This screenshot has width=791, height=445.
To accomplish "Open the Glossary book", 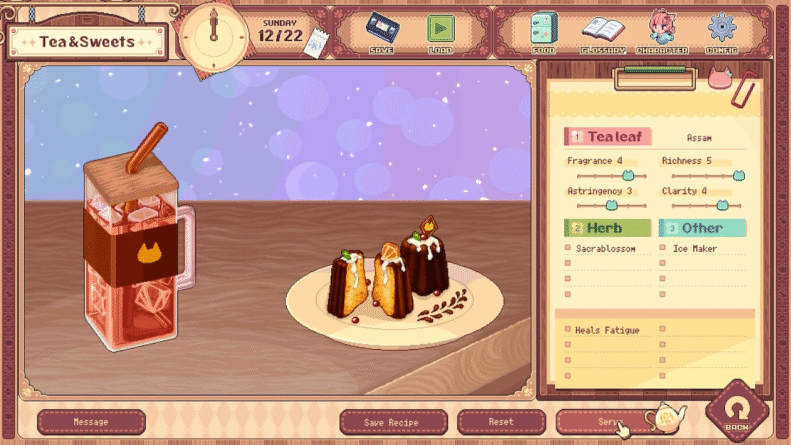I will [x=603, y=32].
